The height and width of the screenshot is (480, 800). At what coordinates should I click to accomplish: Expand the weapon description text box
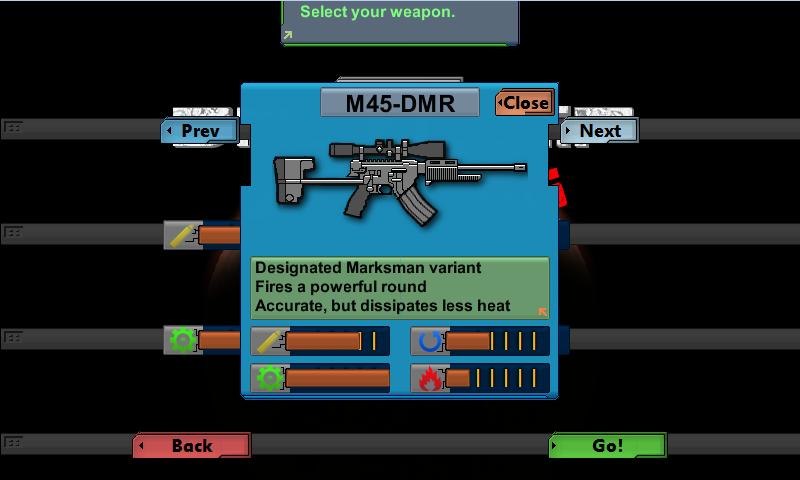click(542, 312)
